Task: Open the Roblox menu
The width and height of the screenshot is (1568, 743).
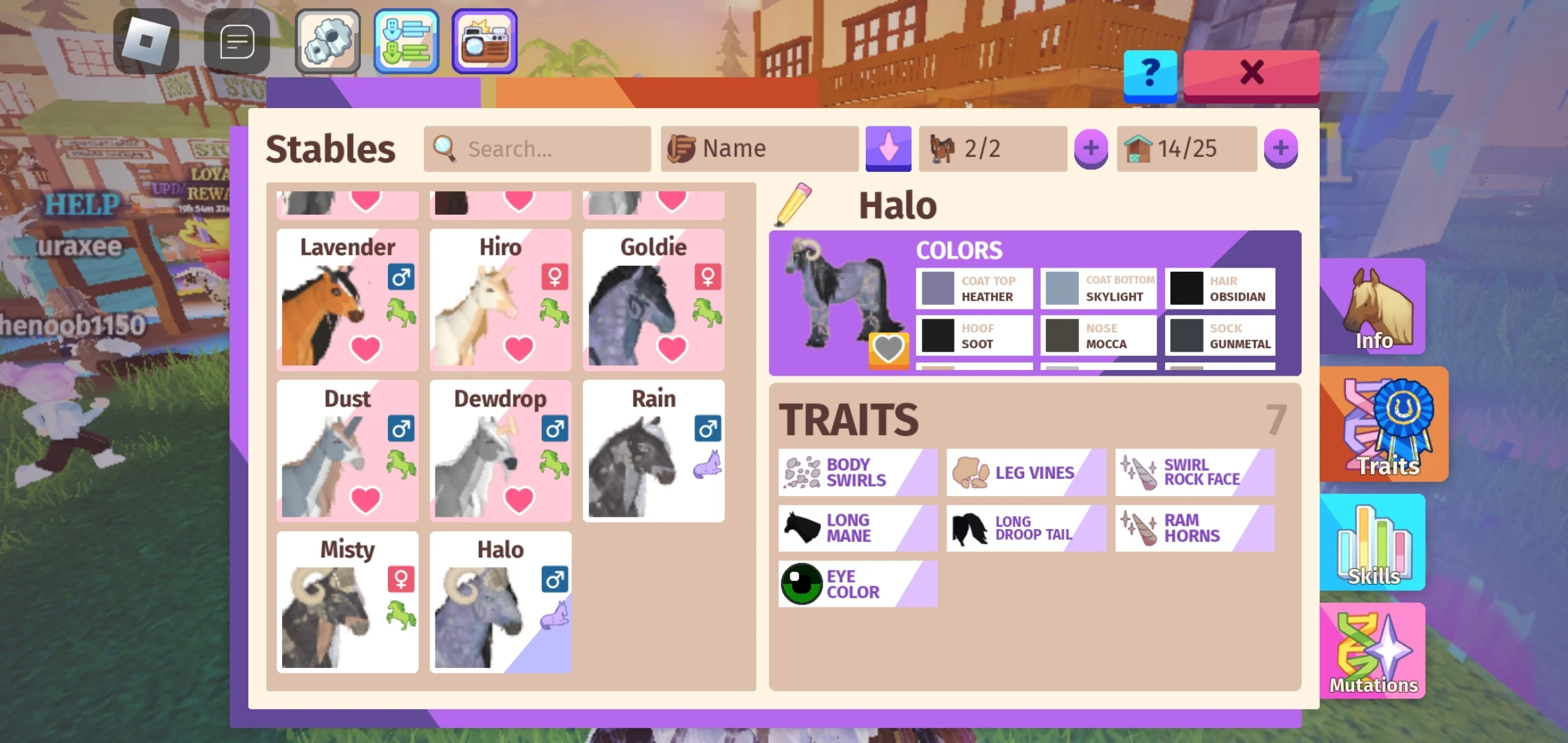Action: pos(144,41)
